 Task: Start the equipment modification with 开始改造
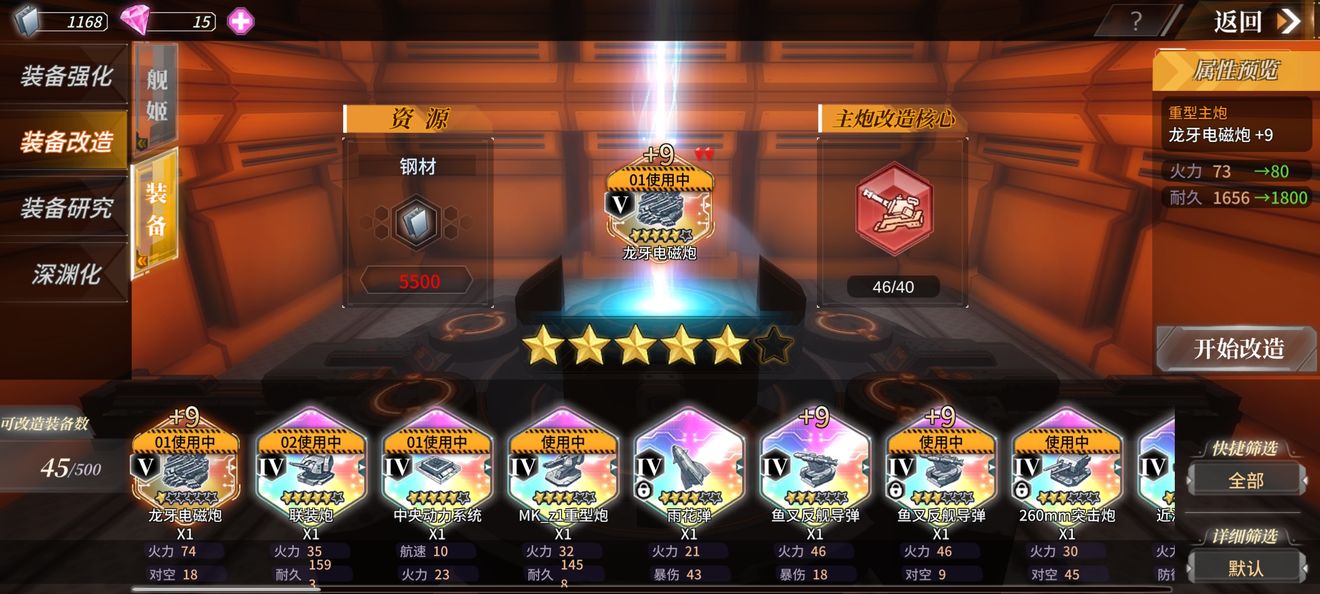tap(1238, 349)
